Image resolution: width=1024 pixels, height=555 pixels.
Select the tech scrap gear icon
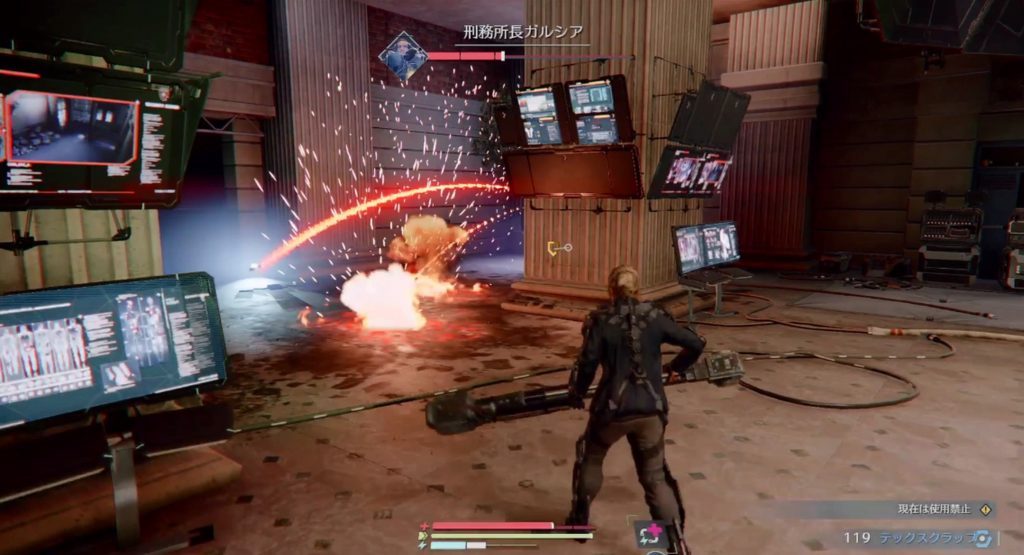pos(983,537)
